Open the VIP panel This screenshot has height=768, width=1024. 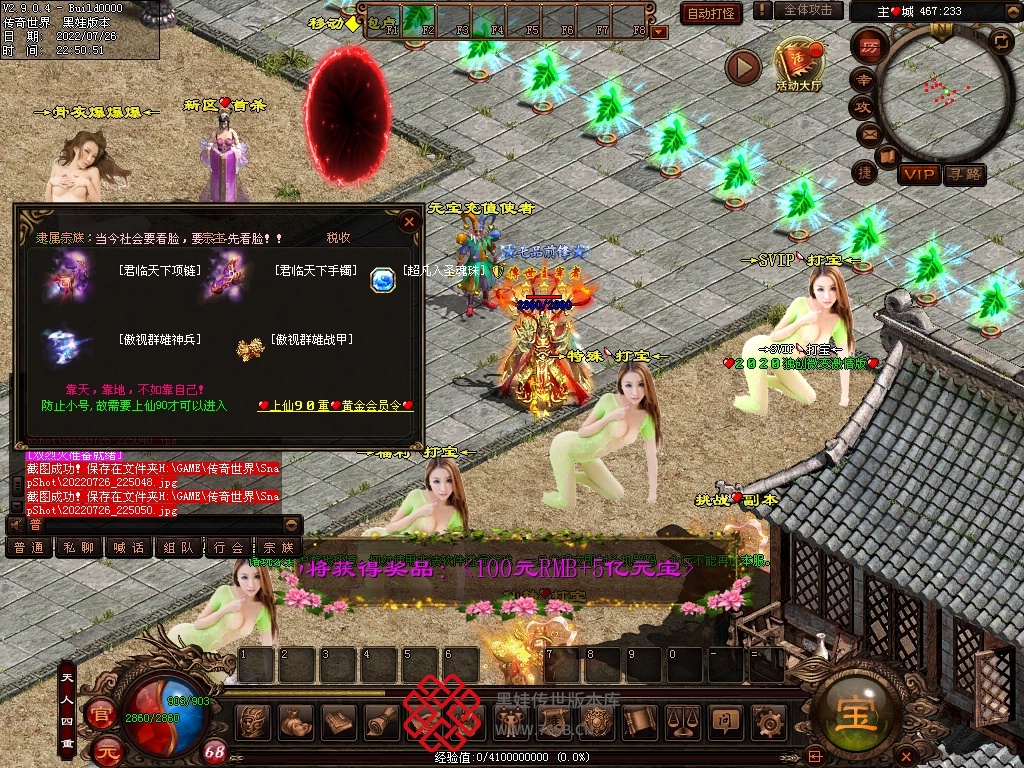[x=919, y=175]
